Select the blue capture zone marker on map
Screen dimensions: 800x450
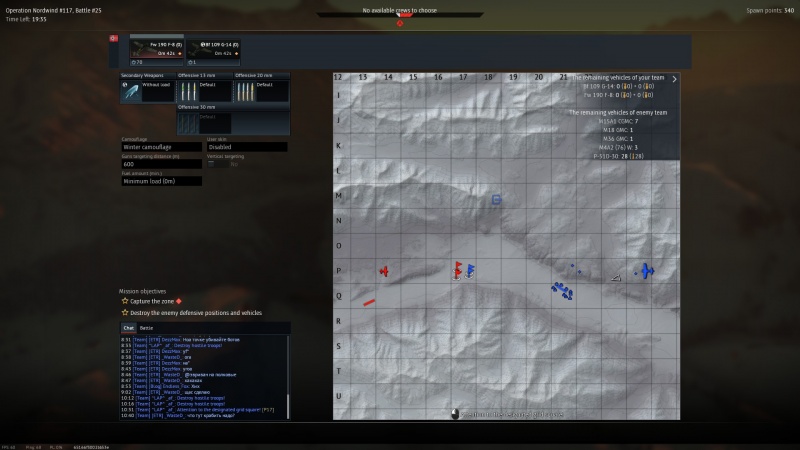pyautogui.click(x=496, y=200)
